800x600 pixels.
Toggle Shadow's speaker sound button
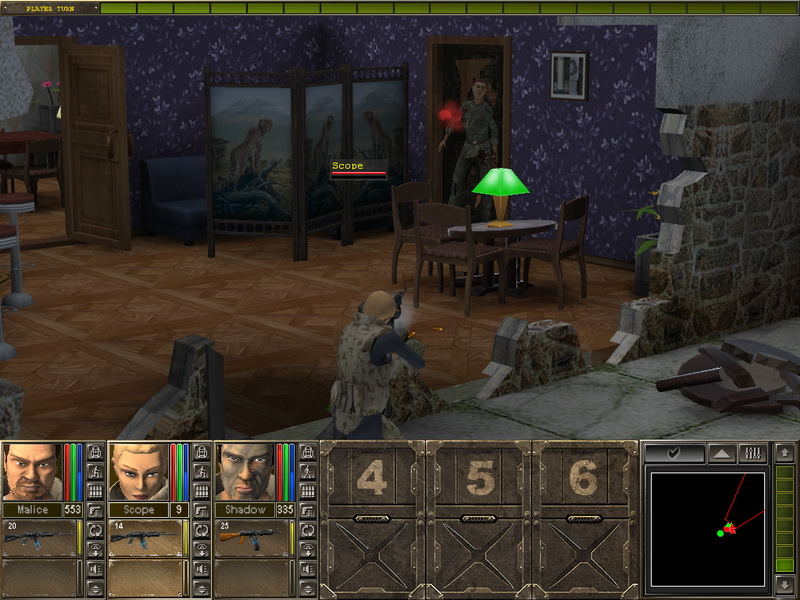[308, 568]
